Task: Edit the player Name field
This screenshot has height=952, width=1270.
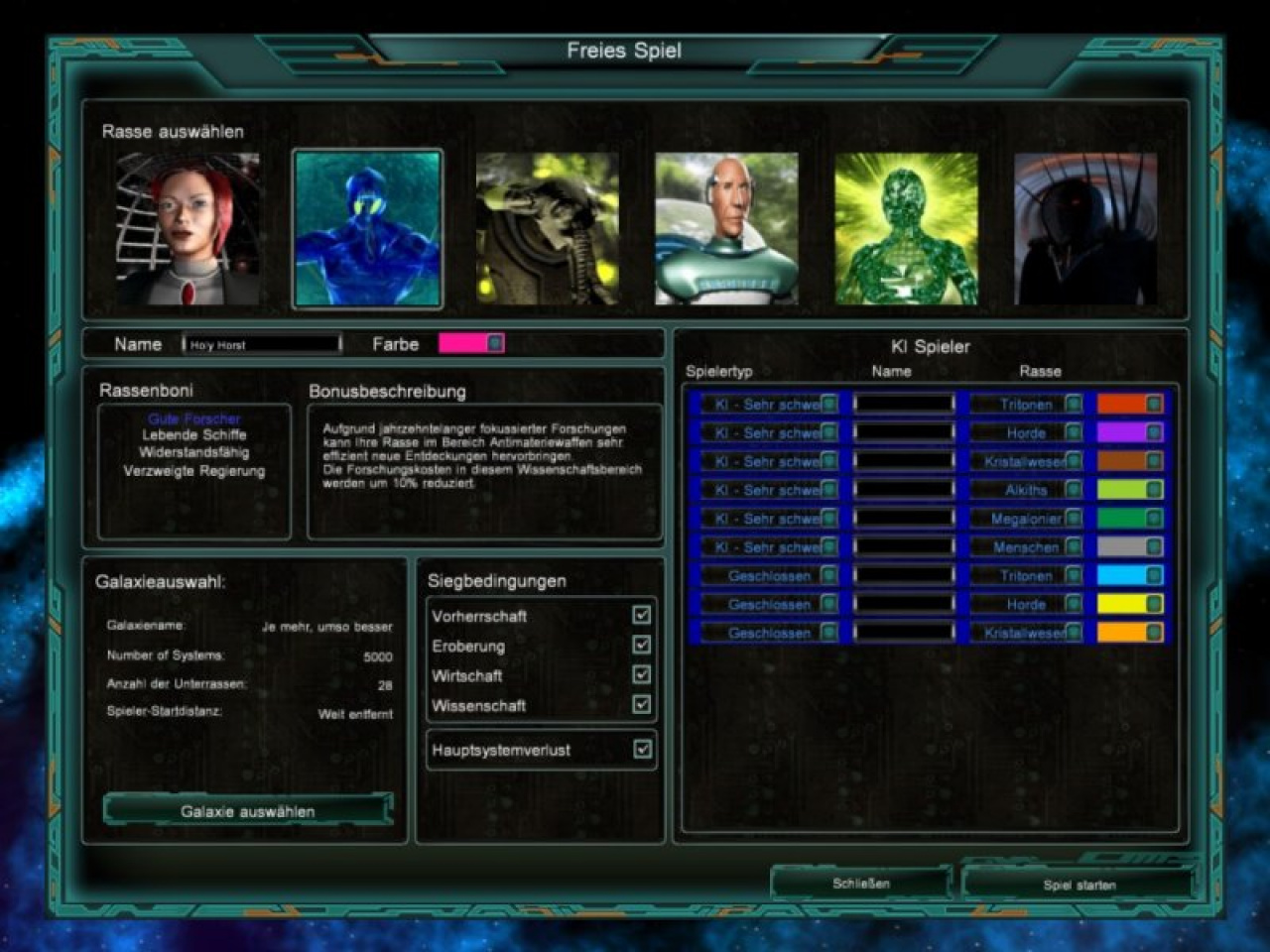Action: pos(262,344)
